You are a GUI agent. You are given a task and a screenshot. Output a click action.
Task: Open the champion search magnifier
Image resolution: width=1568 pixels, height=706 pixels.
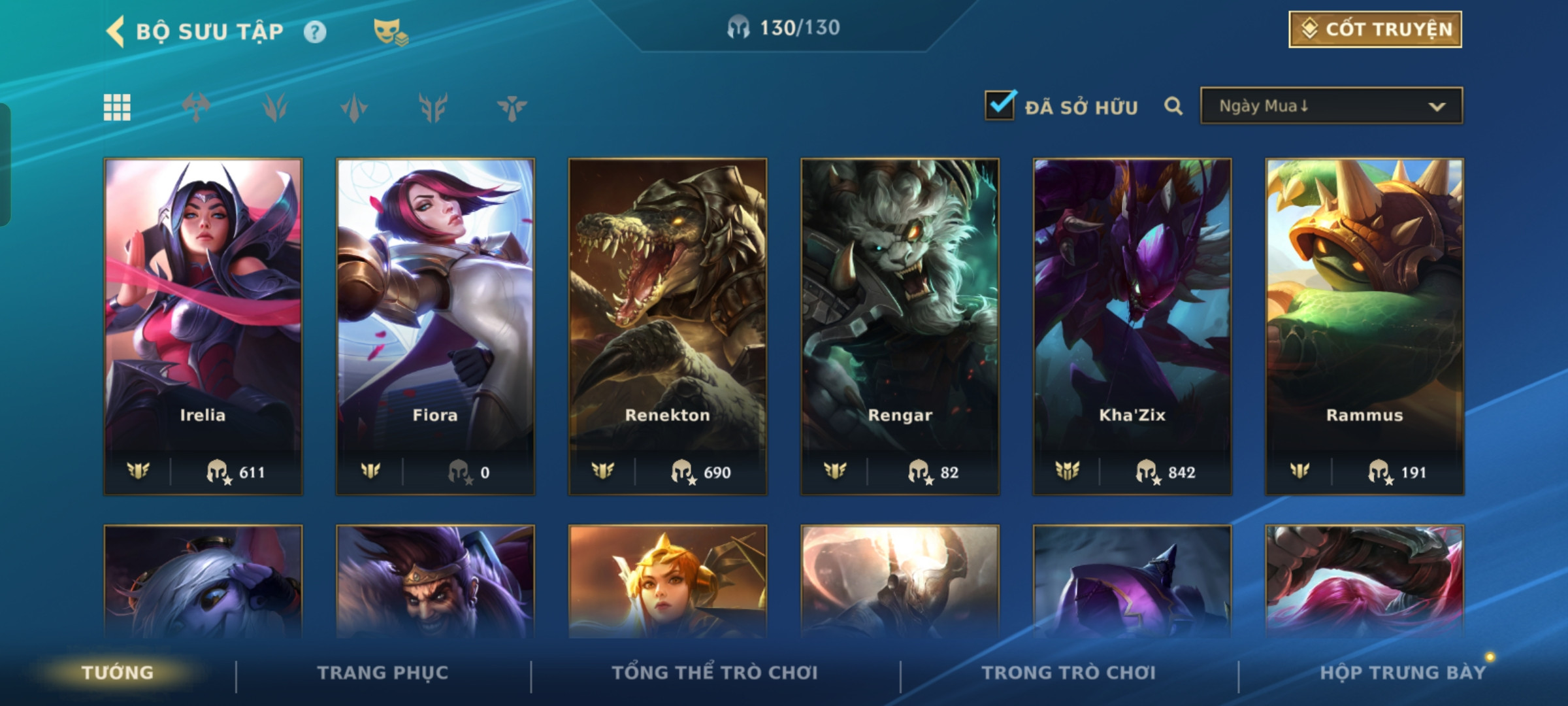(x=1173, y=106)
